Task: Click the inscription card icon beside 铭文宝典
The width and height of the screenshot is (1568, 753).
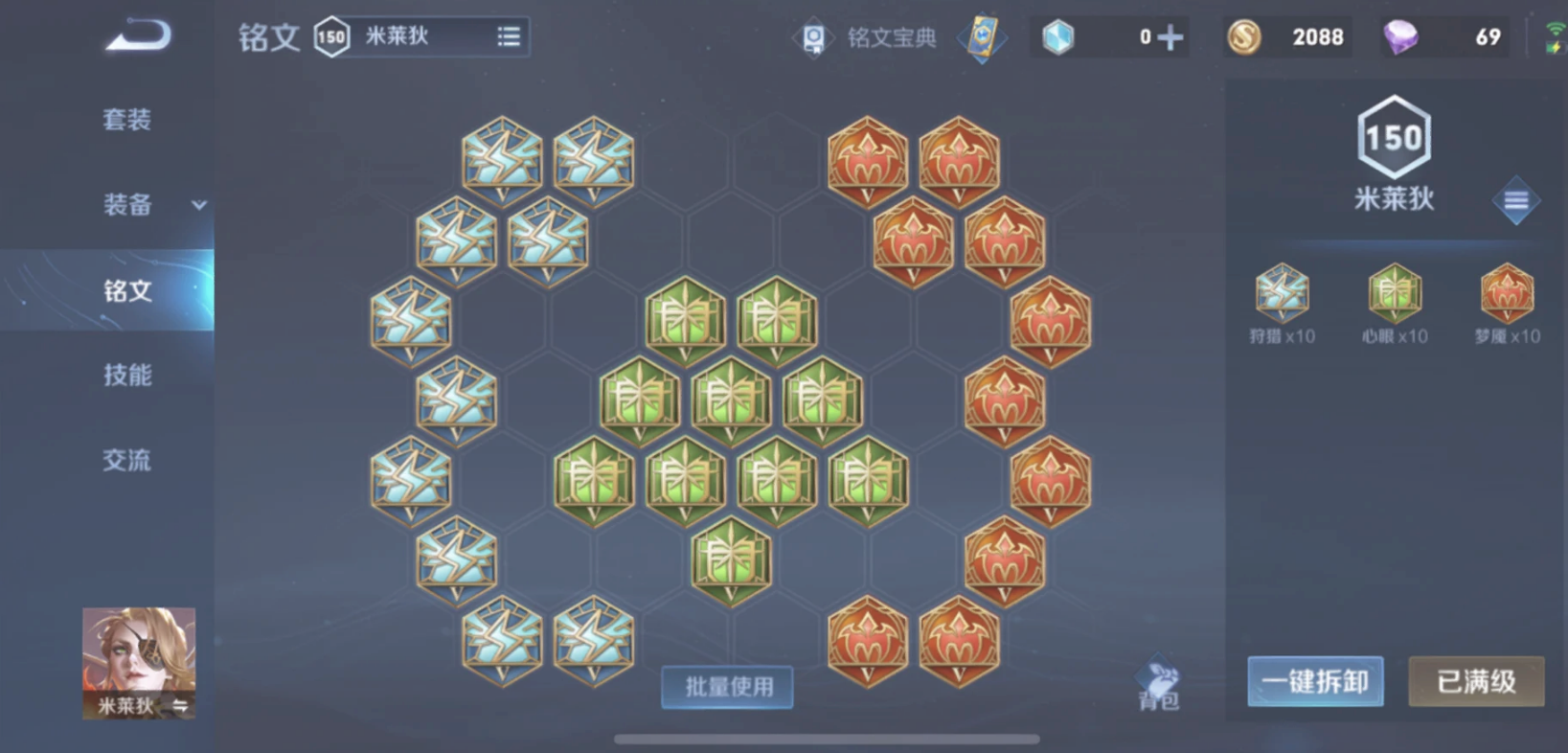Action: coord(982,36)
